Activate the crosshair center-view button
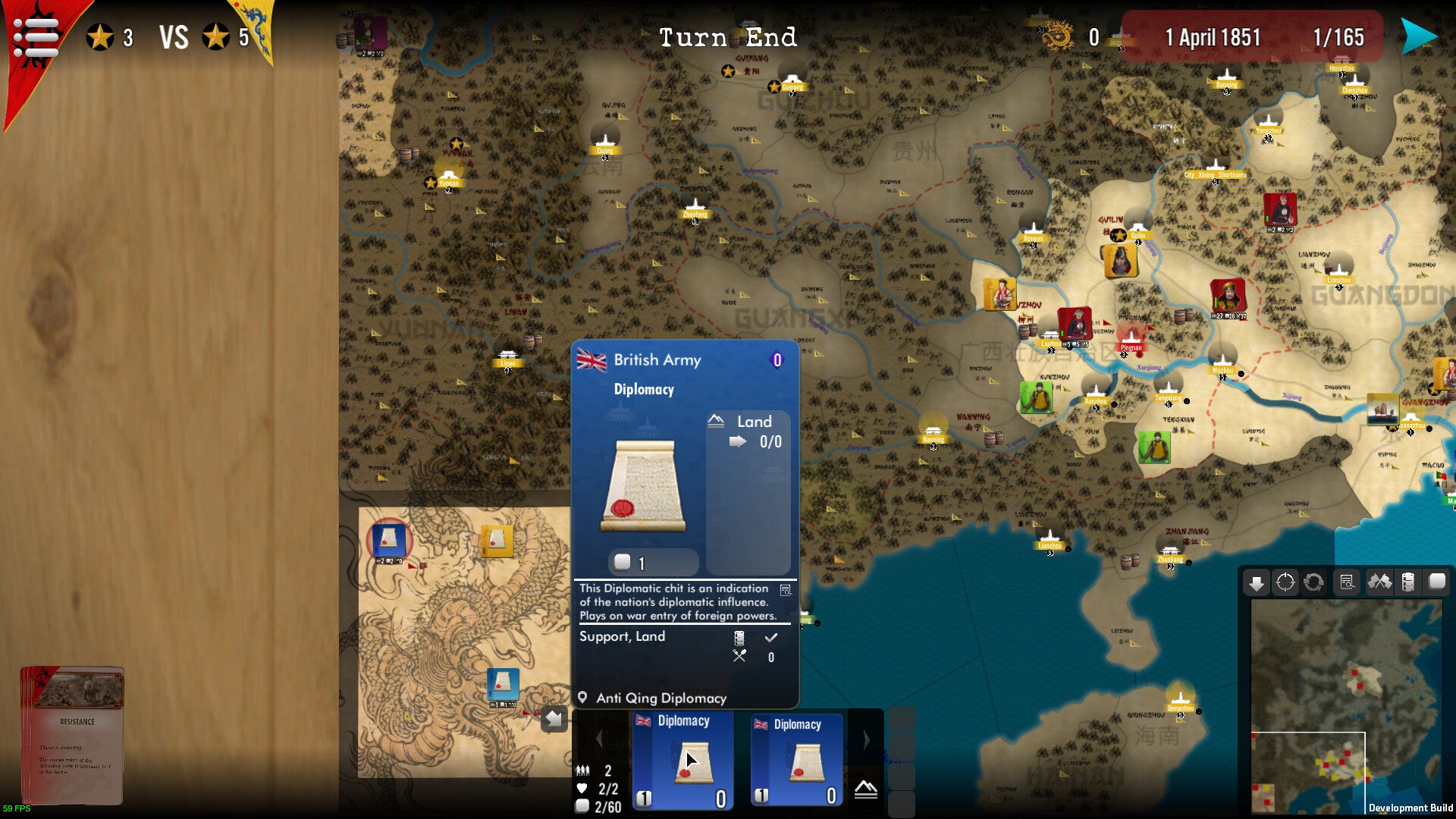The image size is (1456, 819). (1285, 582)
